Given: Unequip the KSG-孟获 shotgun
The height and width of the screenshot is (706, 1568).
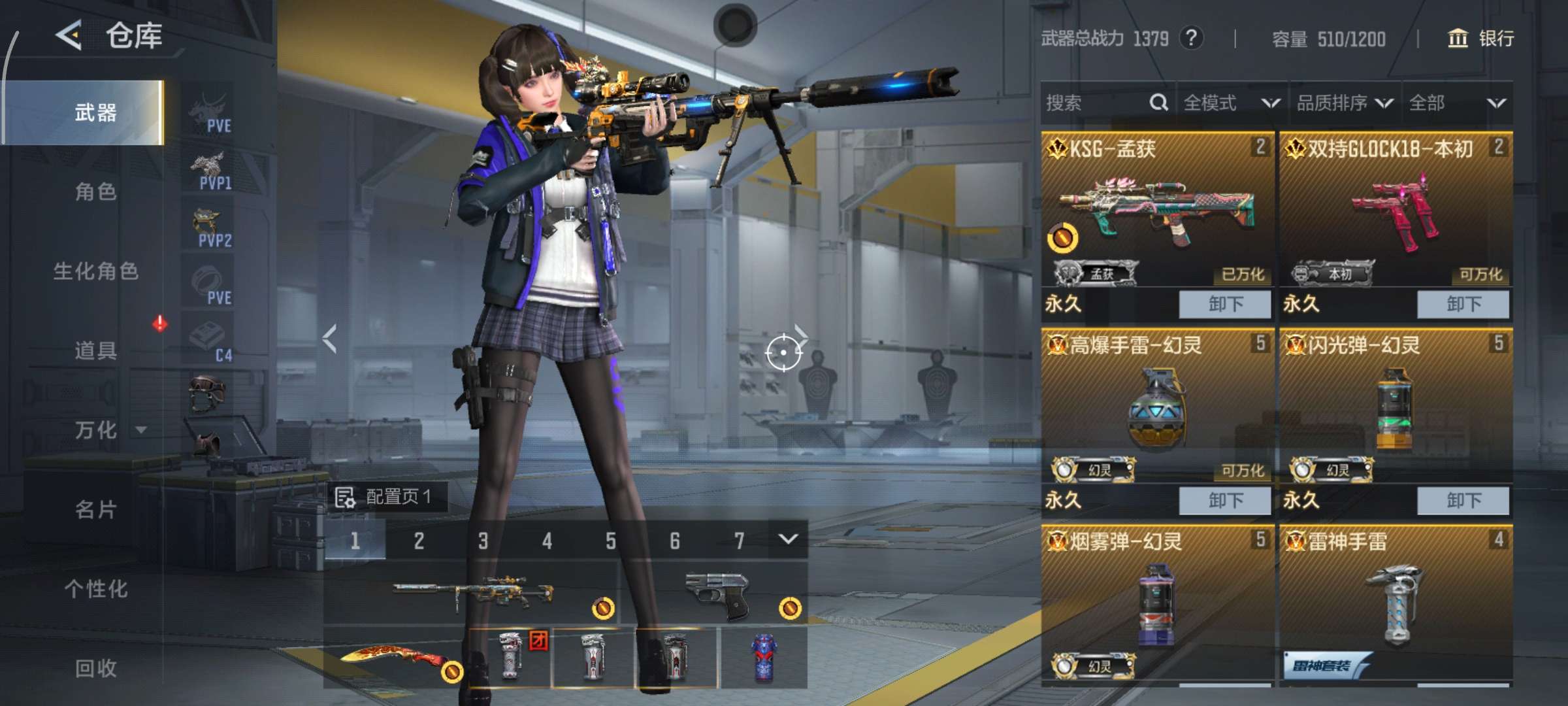Looking at the screenshot, I should [1225, 304].
